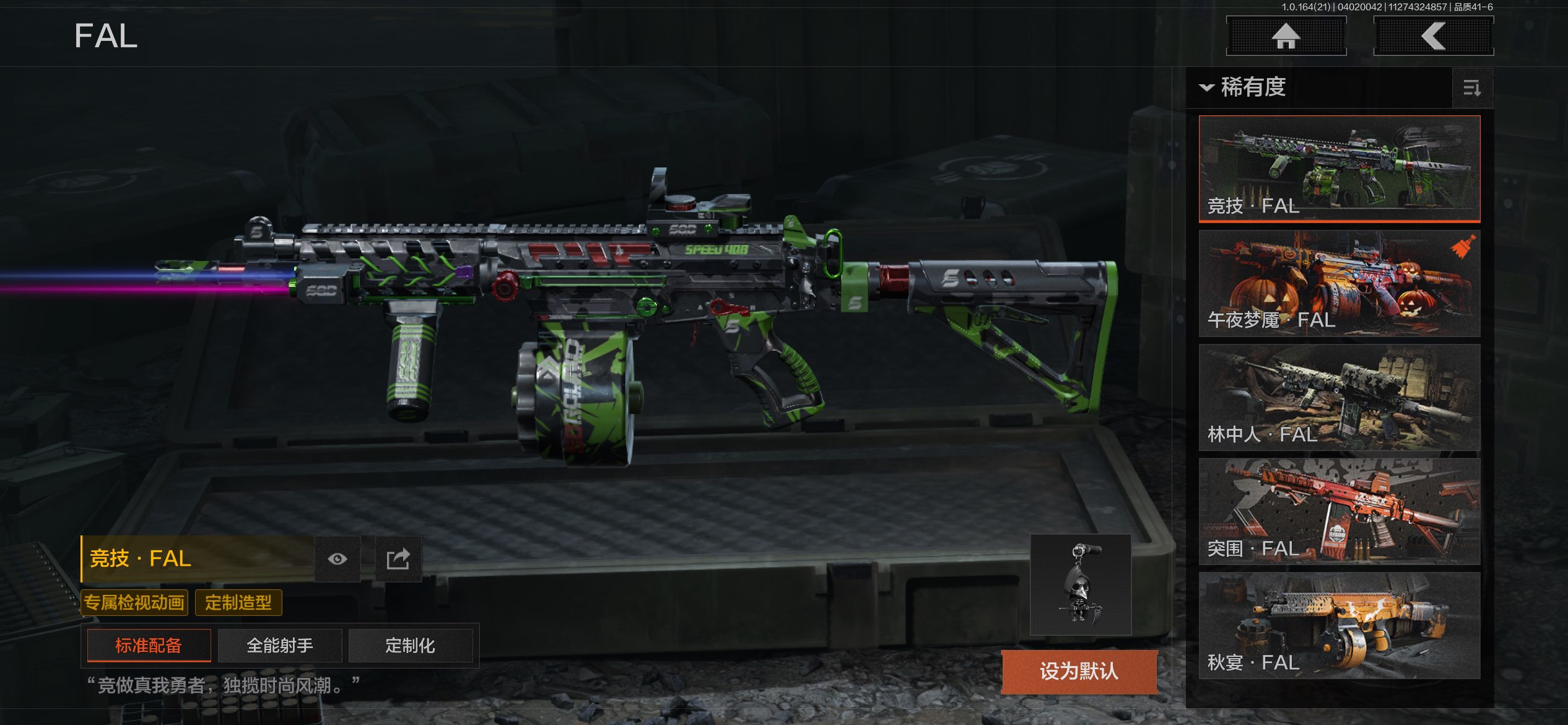1568x725 pixels.
Task: Pick the 林中人 · FAL camo skin
Action: (1339, 397)
